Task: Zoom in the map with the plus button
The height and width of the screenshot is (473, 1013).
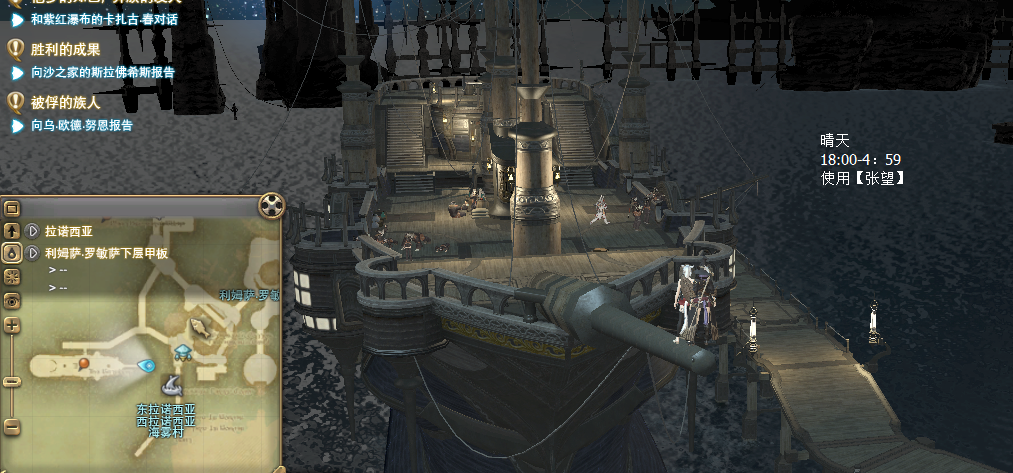Action: click(x=12, y=325)
